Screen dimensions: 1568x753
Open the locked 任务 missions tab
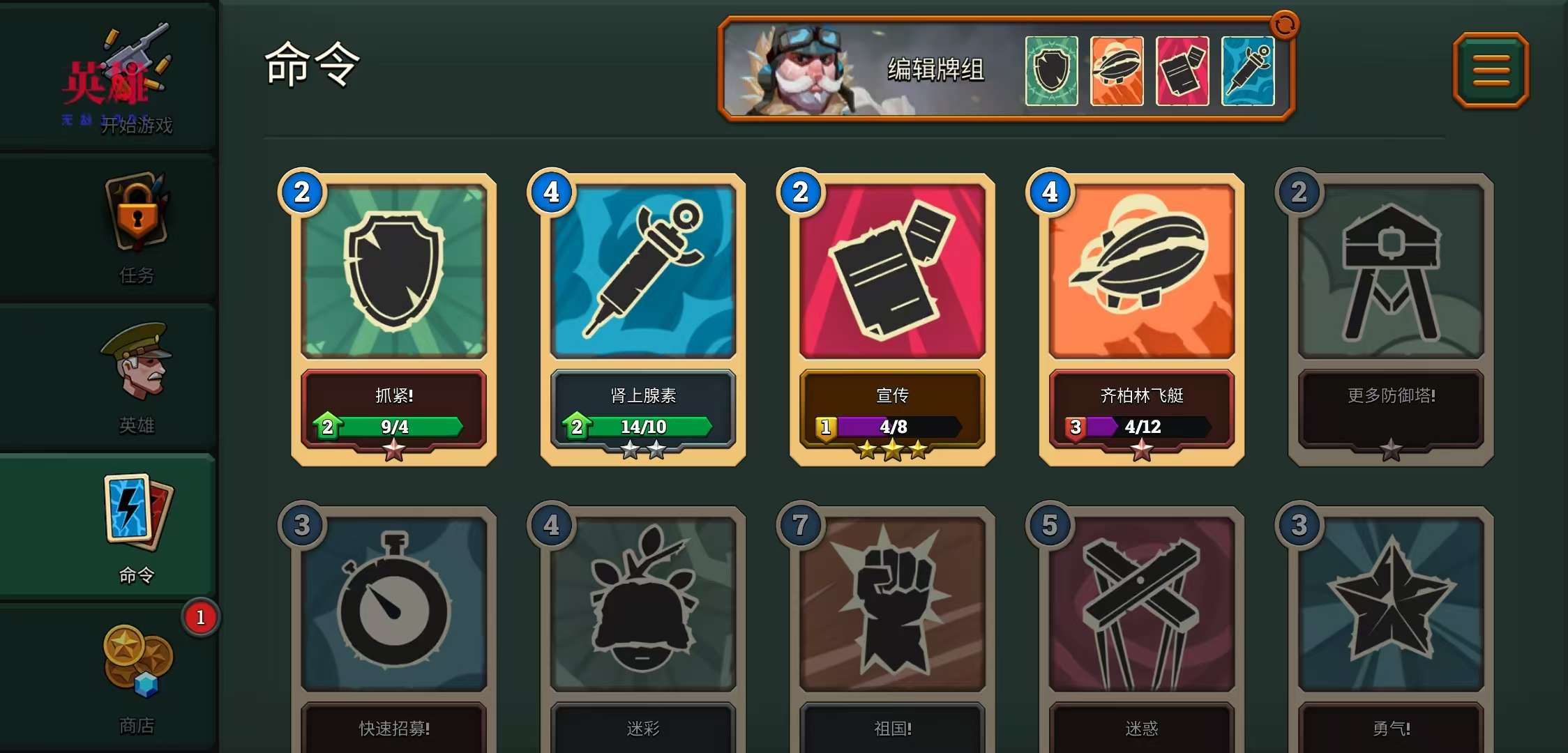(137, 228)
